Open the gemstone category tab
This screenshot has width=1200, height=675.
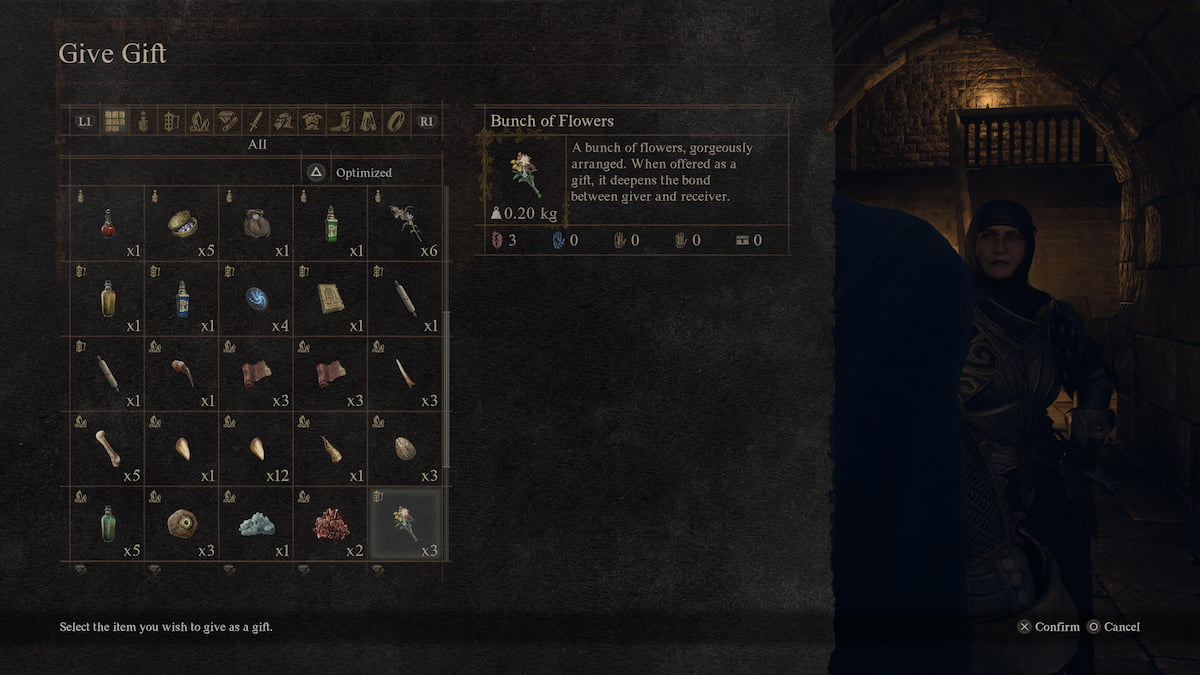point(227,121)
